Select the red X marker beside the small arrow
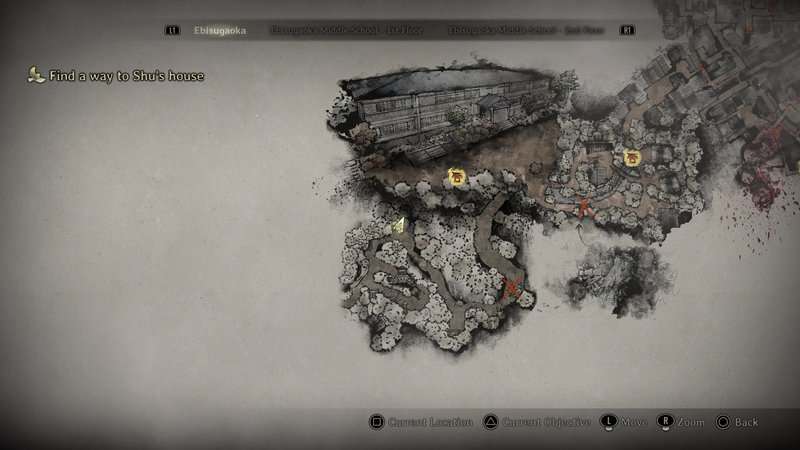The width and height of the screenshot is (800, 450). 584,208
